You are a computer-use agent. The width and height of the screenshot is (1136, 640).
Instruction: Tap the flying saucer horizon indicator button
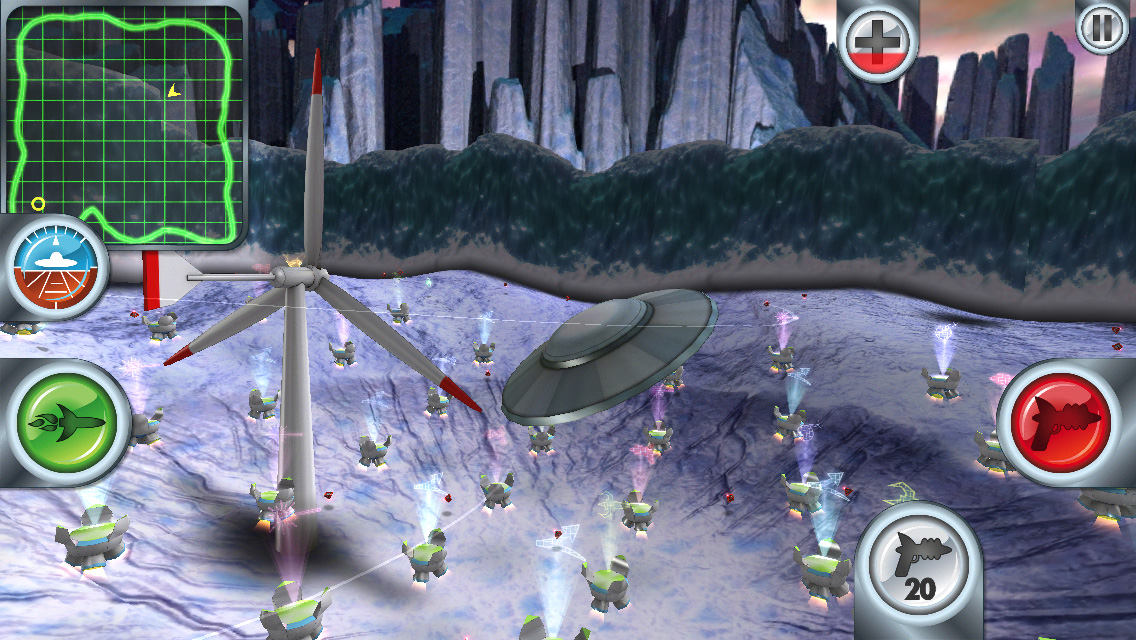pyautogui.click(x=57, y=267)
